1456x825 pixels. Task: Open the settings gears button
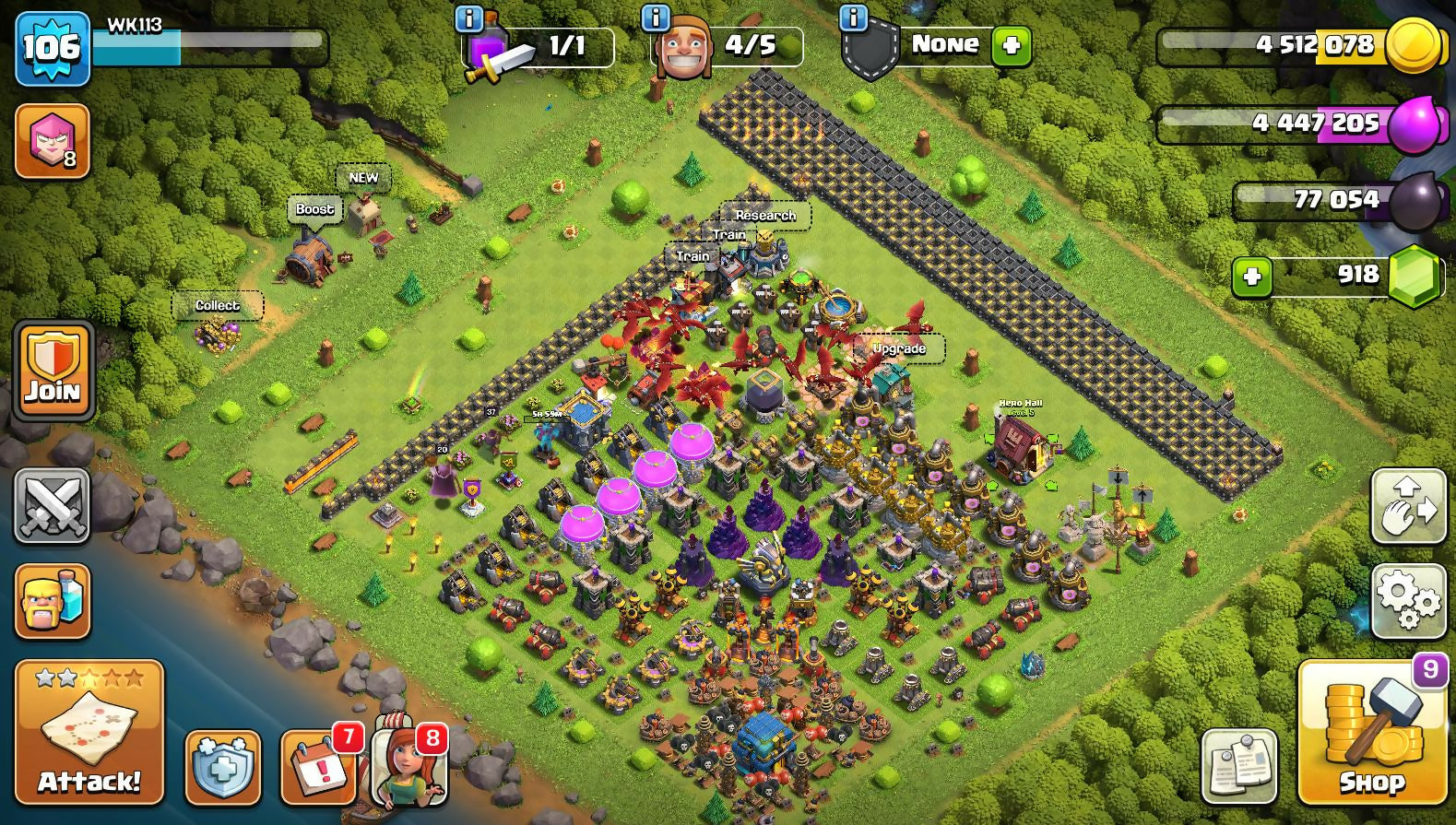1407,601
